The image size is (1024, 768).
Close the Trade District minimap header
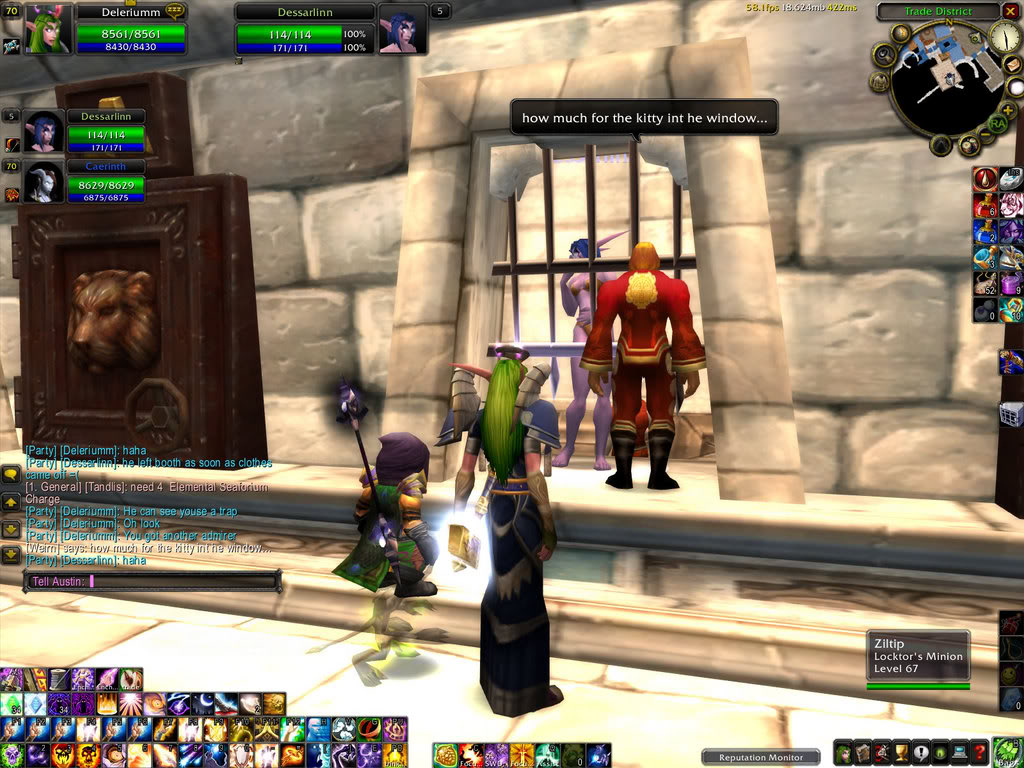[1010, 12]
